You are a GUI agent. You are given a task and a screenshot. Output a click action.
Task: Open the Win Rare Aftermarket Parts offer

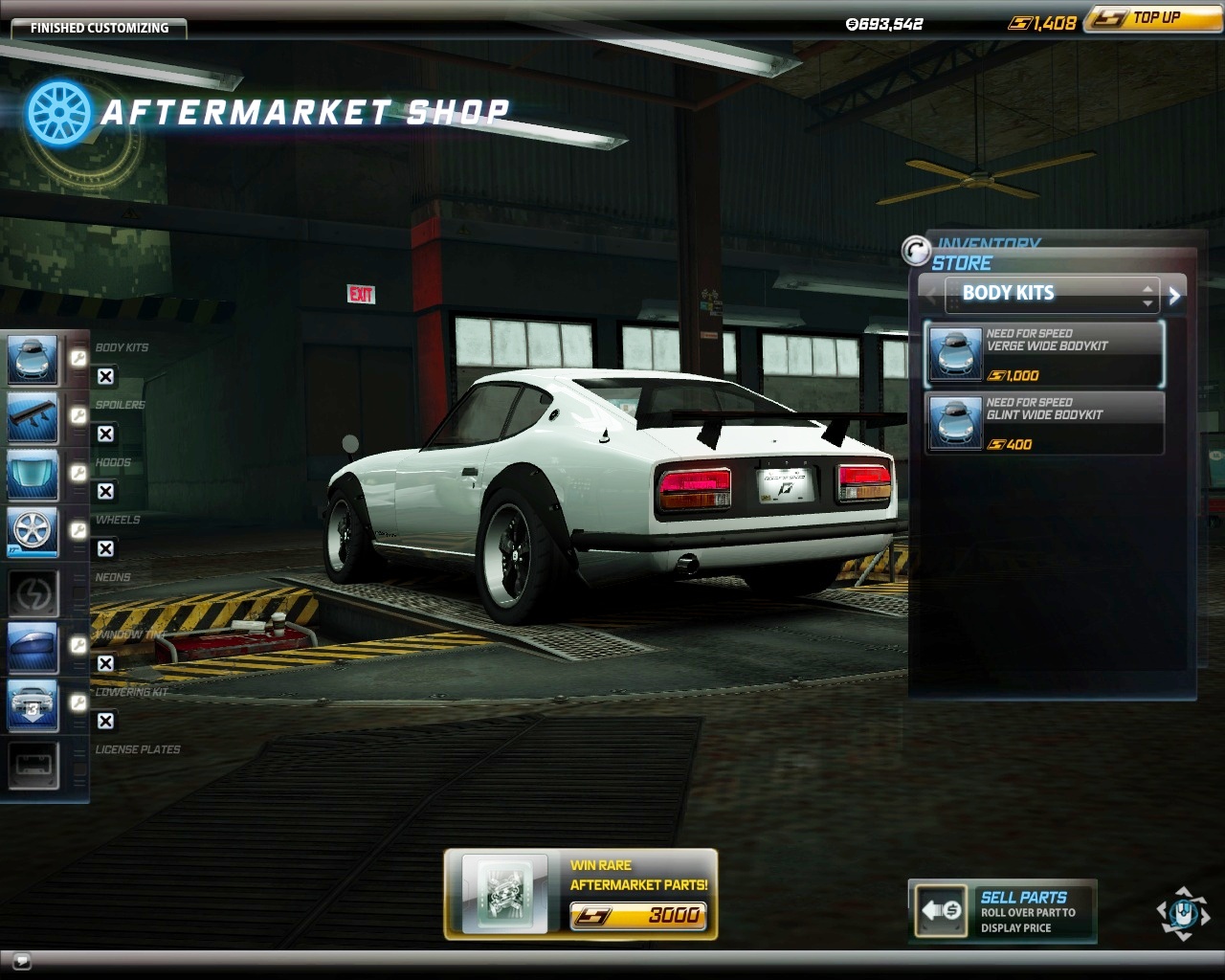(x=581, y=894)
